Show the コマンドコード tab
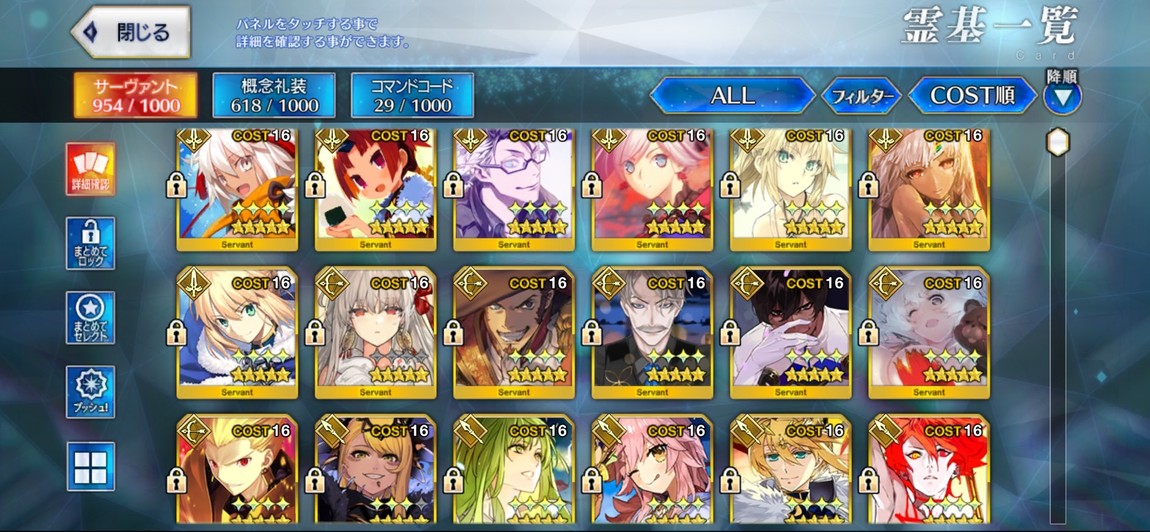Screen dimensions: 1150x532 pos(412,95)
